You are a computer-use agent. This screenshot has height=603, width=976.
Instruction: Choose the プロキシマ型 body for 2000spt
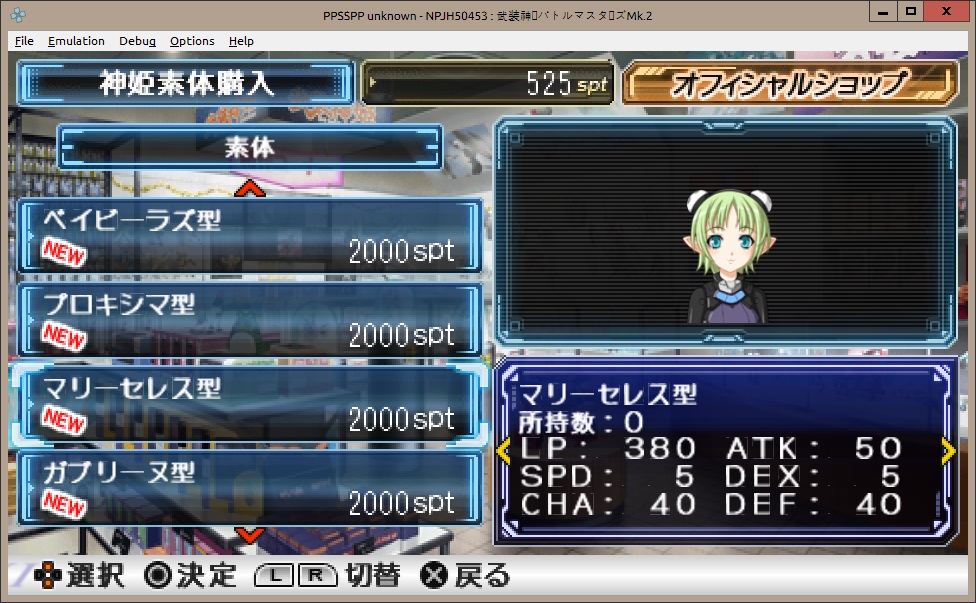(x=249, y=319)
